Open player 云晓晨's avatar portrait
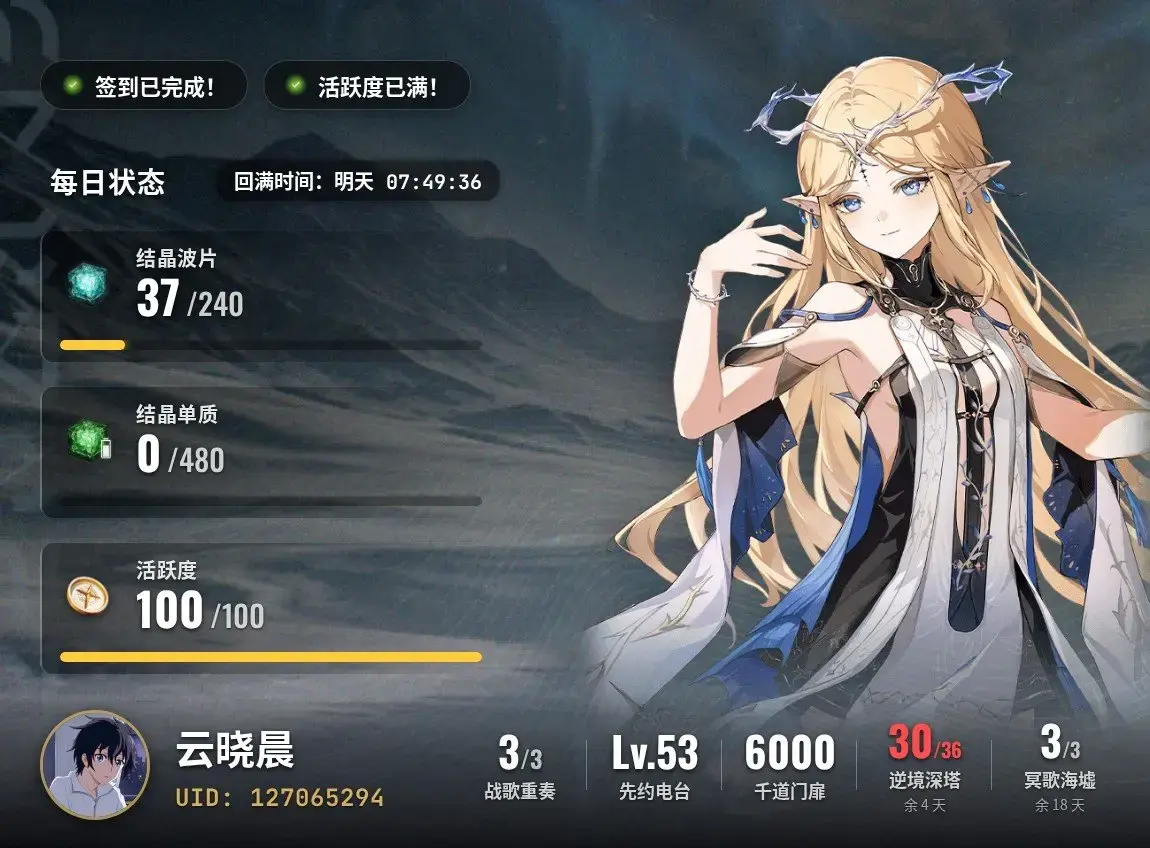This screenshot has height=848, width=1150. tap(95, 766)
